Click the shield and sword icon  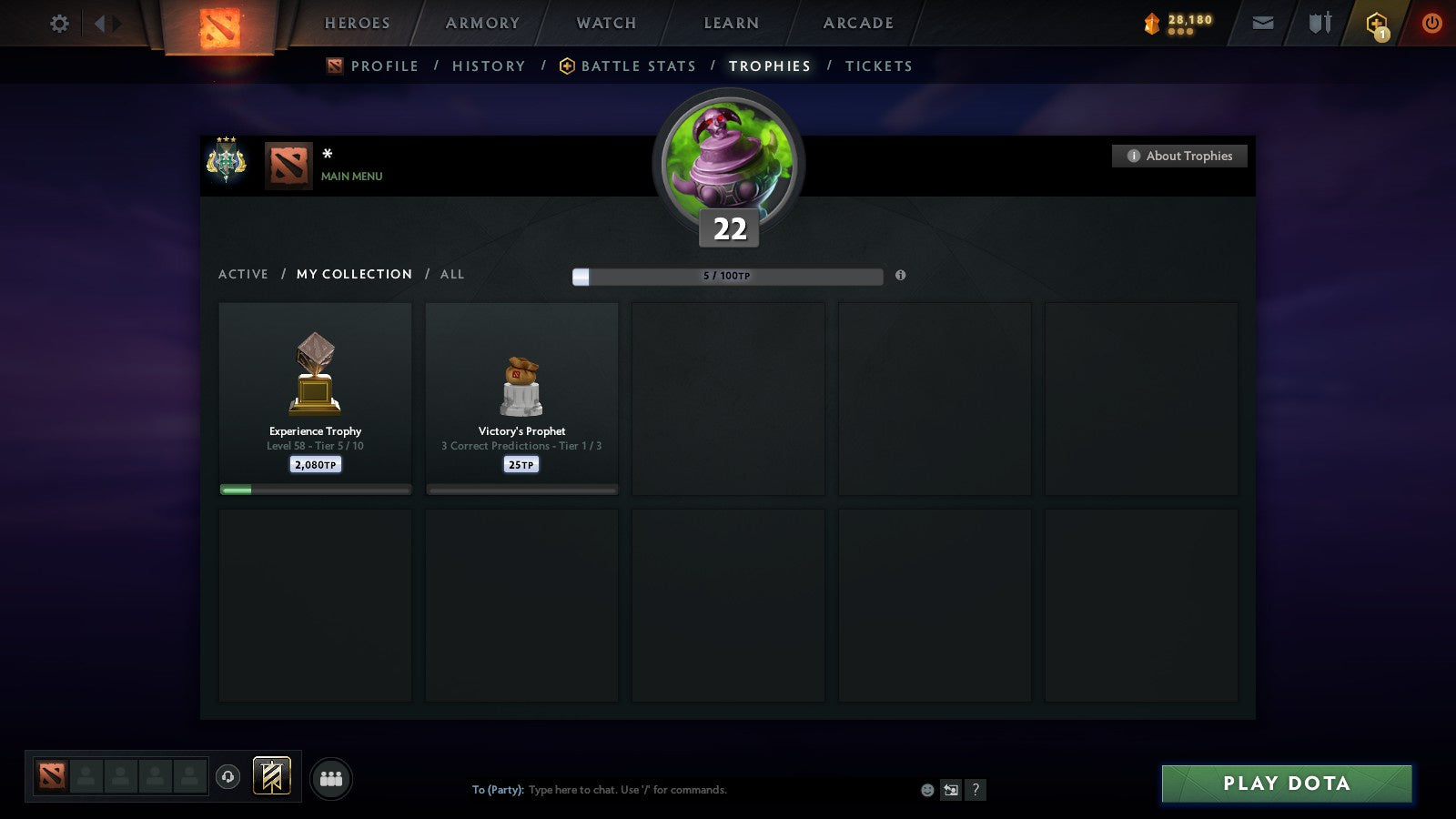coord(1319,24)
